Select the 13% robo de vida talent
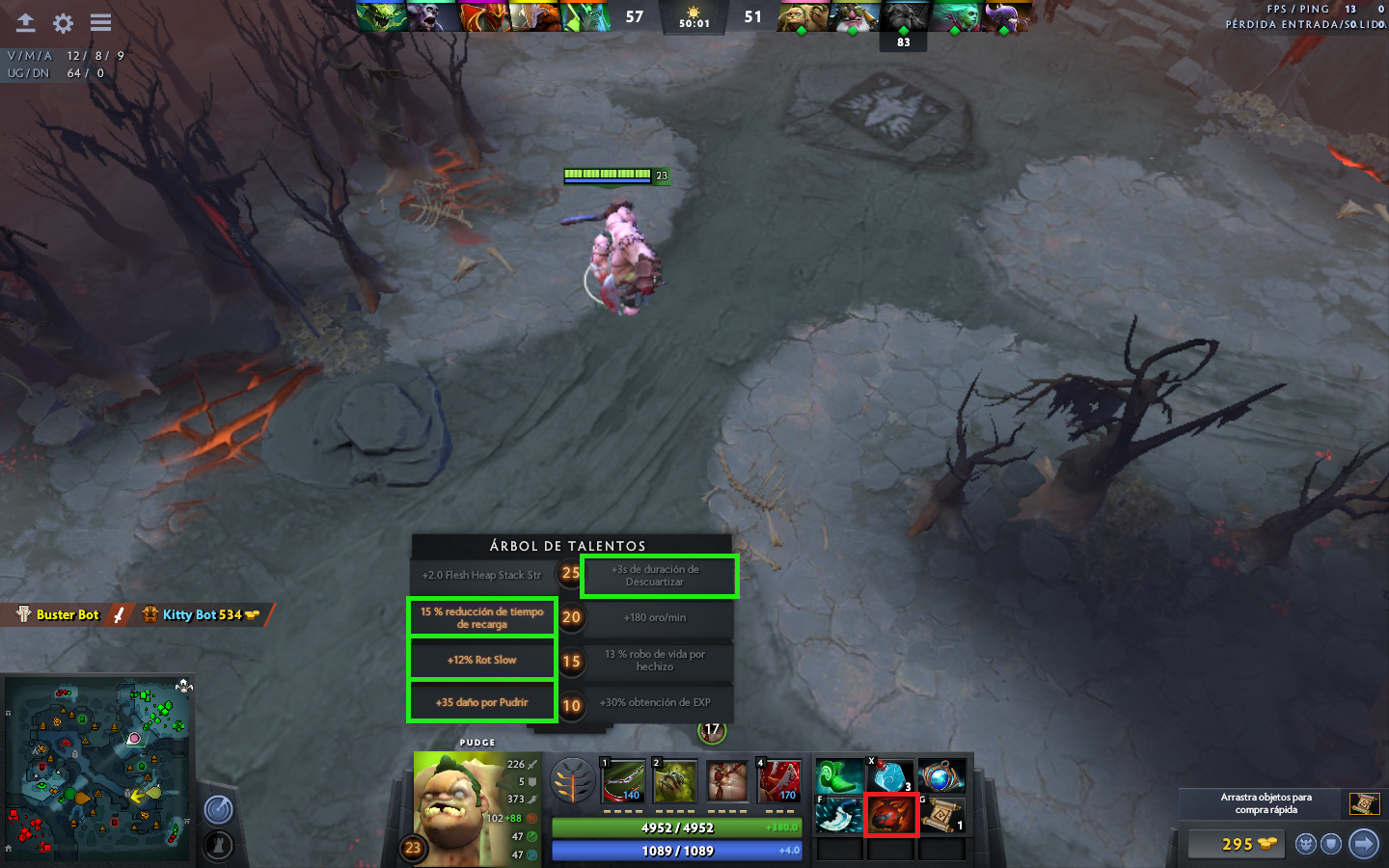1389x868 pixels. pos(656,660)
